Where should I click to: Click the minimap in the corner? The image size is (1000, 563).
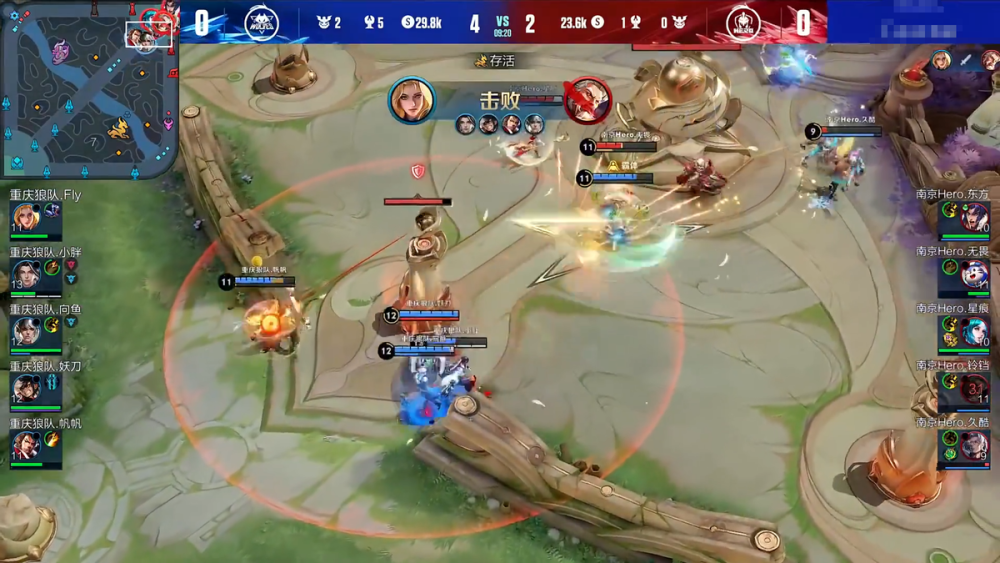89,88
